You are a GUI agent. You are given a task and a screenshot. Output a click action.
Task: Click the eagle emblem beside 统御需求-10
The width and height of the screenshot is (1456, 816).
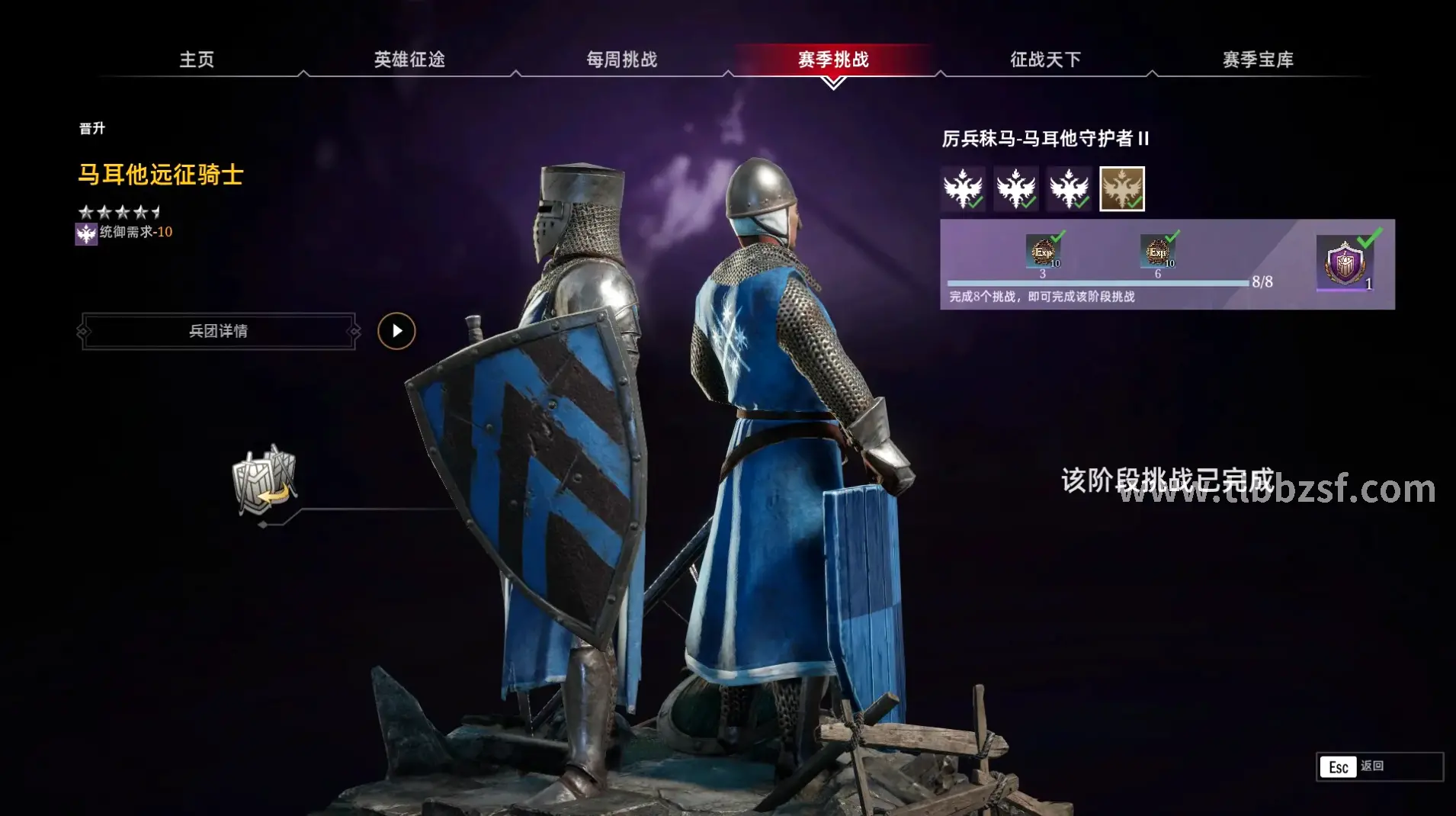(86, 234)
